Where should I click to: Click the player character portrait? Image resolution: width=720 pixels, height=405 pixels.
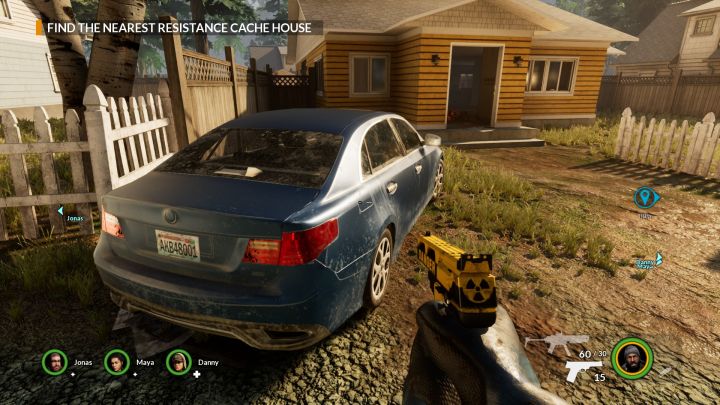[631, 358]
